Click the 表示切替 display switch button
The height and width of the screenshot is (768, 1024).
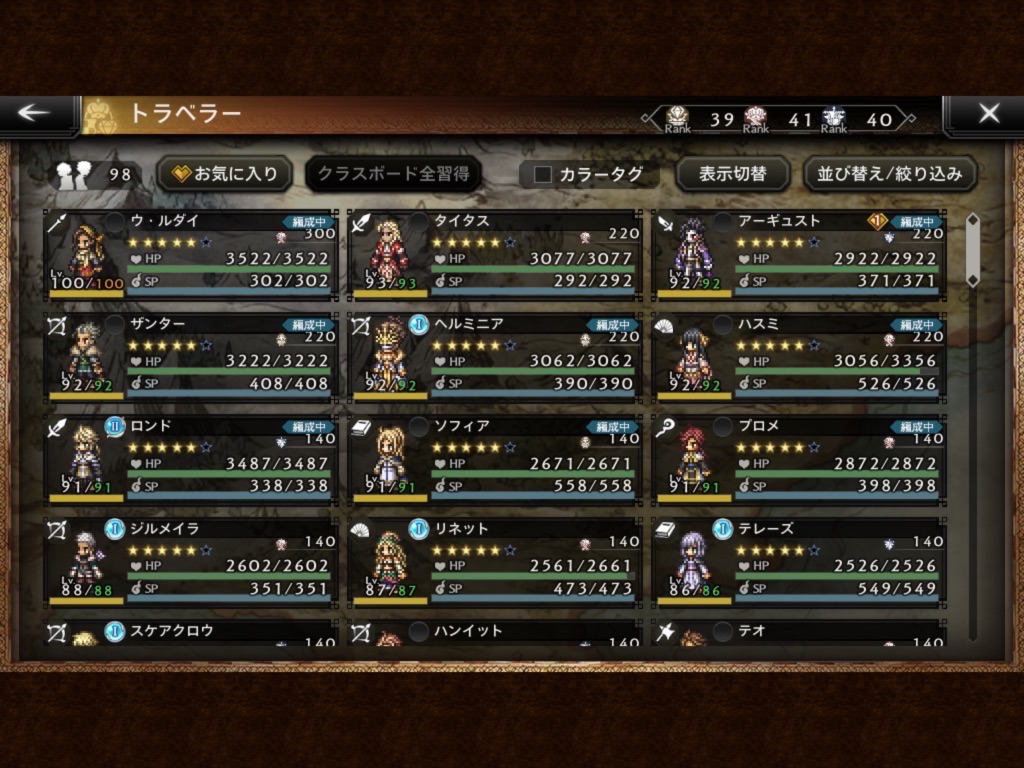[732, 174]
